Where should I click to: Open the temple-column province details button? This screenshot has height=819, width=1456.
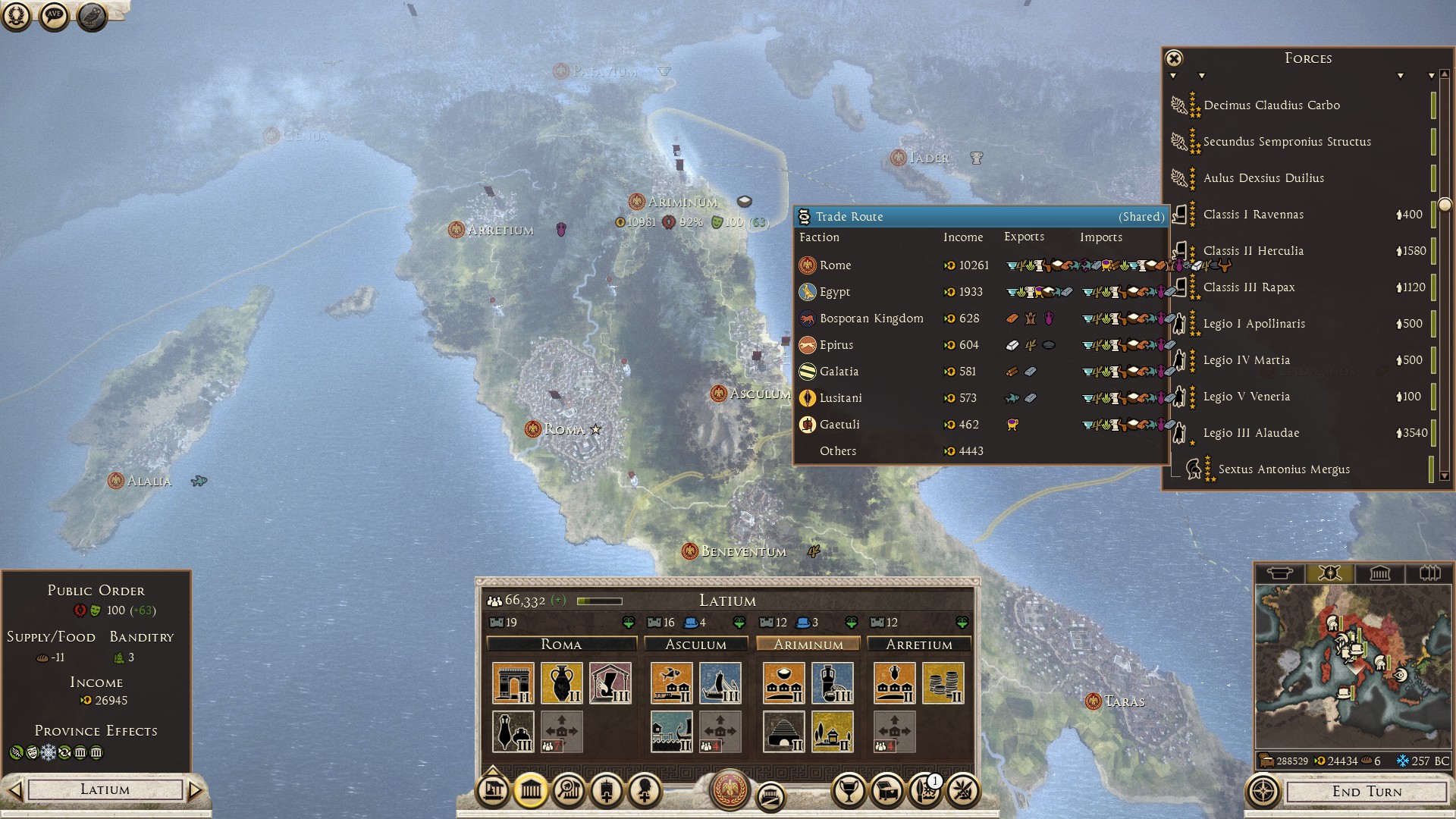point(530,791)
